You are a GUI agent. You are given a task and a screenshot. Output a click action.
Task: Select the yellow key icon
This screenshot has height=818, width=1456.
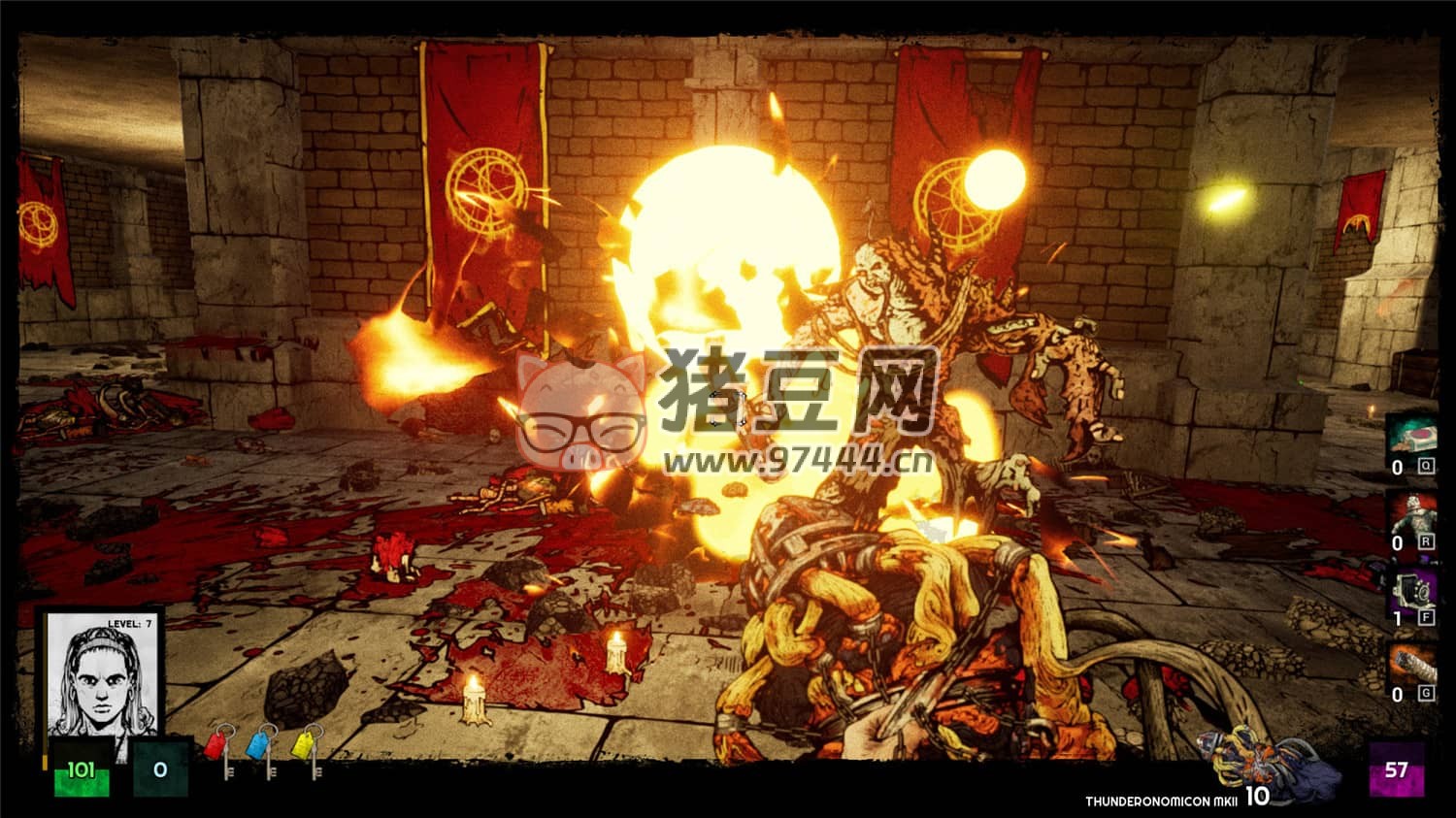307,747
